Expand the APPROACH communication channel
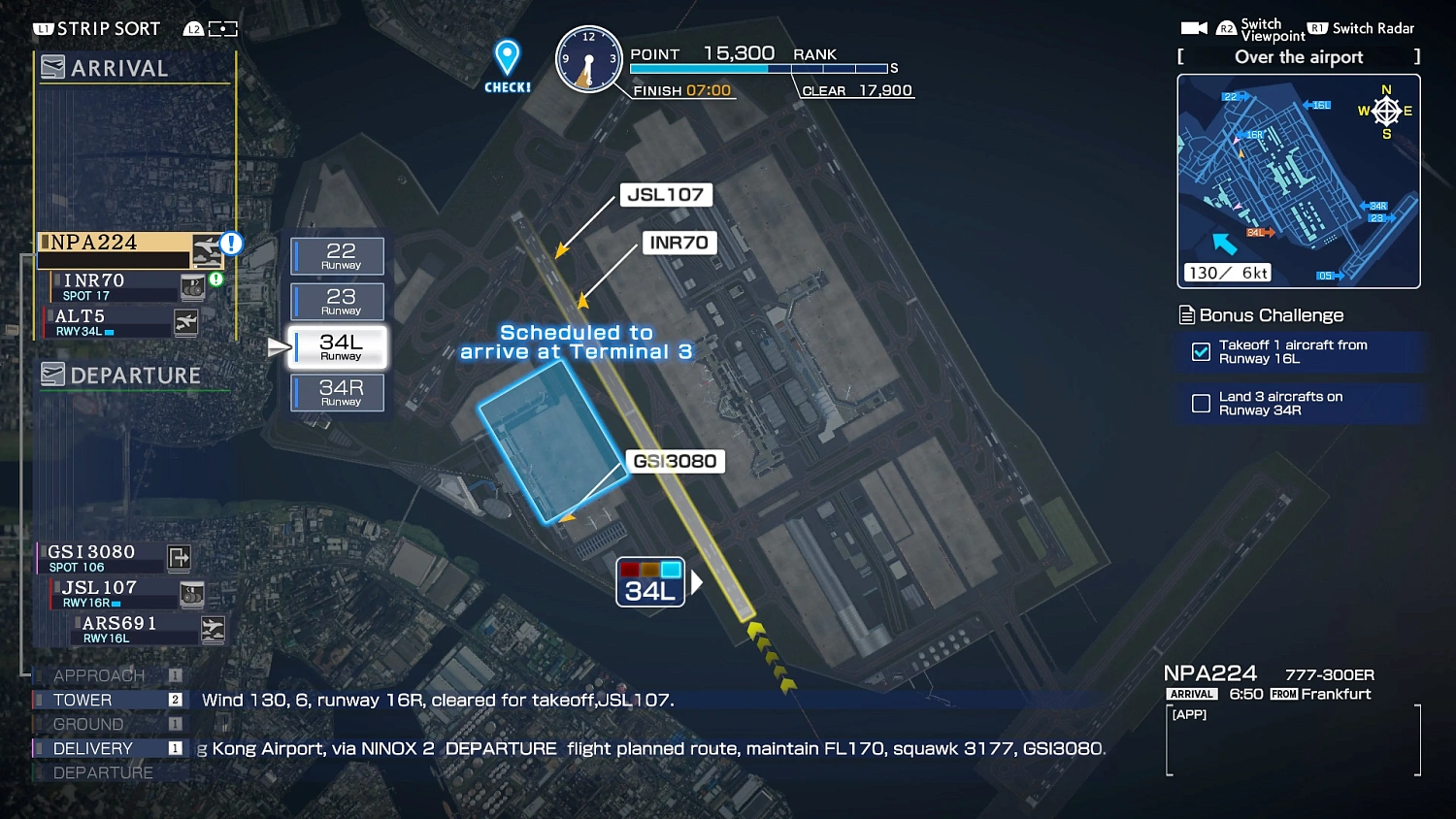The width and height of the screenshot is (1456, 819). (98, 675)
